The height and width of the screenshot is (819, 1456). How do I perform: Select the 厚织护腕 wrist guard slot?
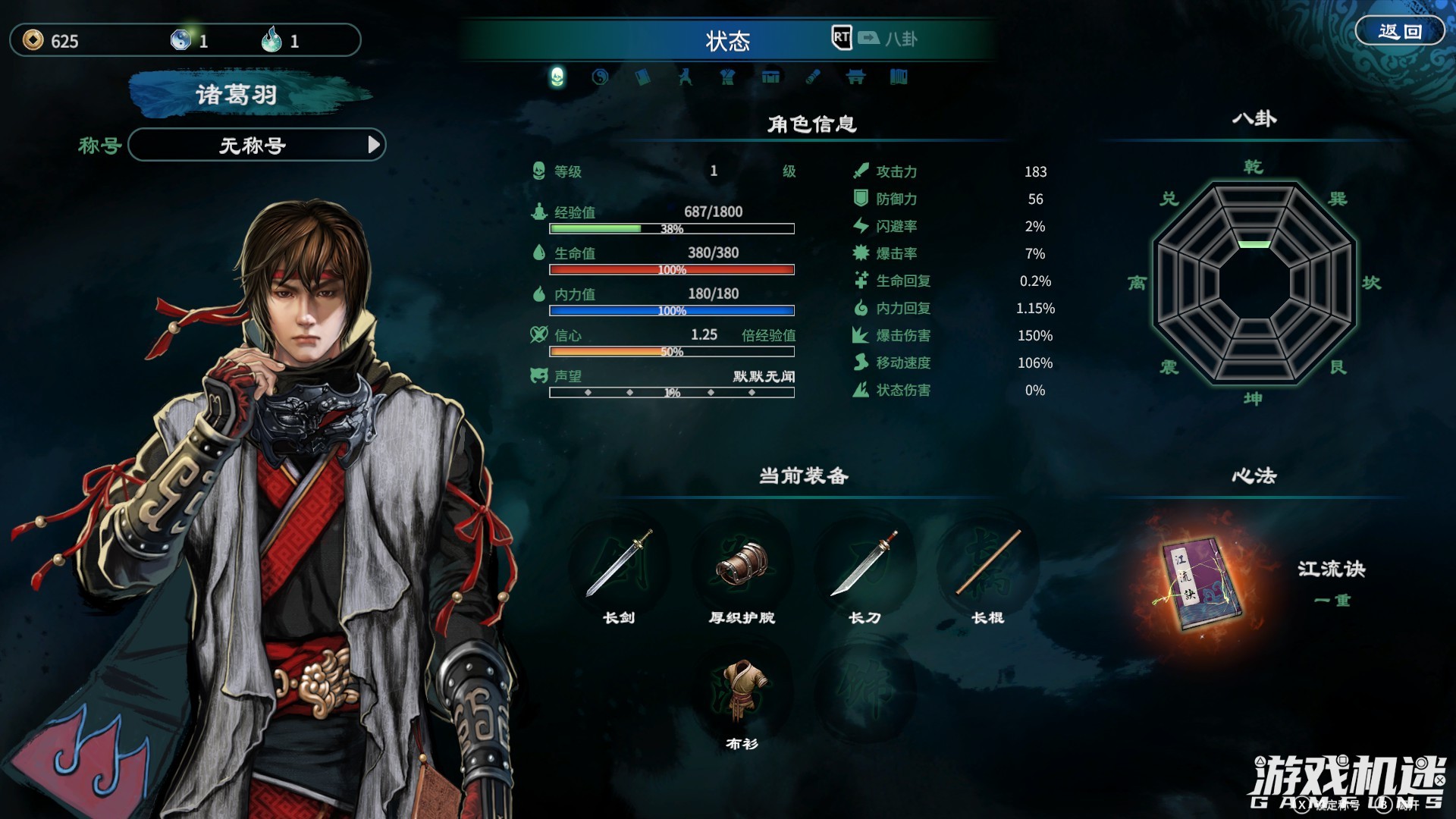point(742,565)
